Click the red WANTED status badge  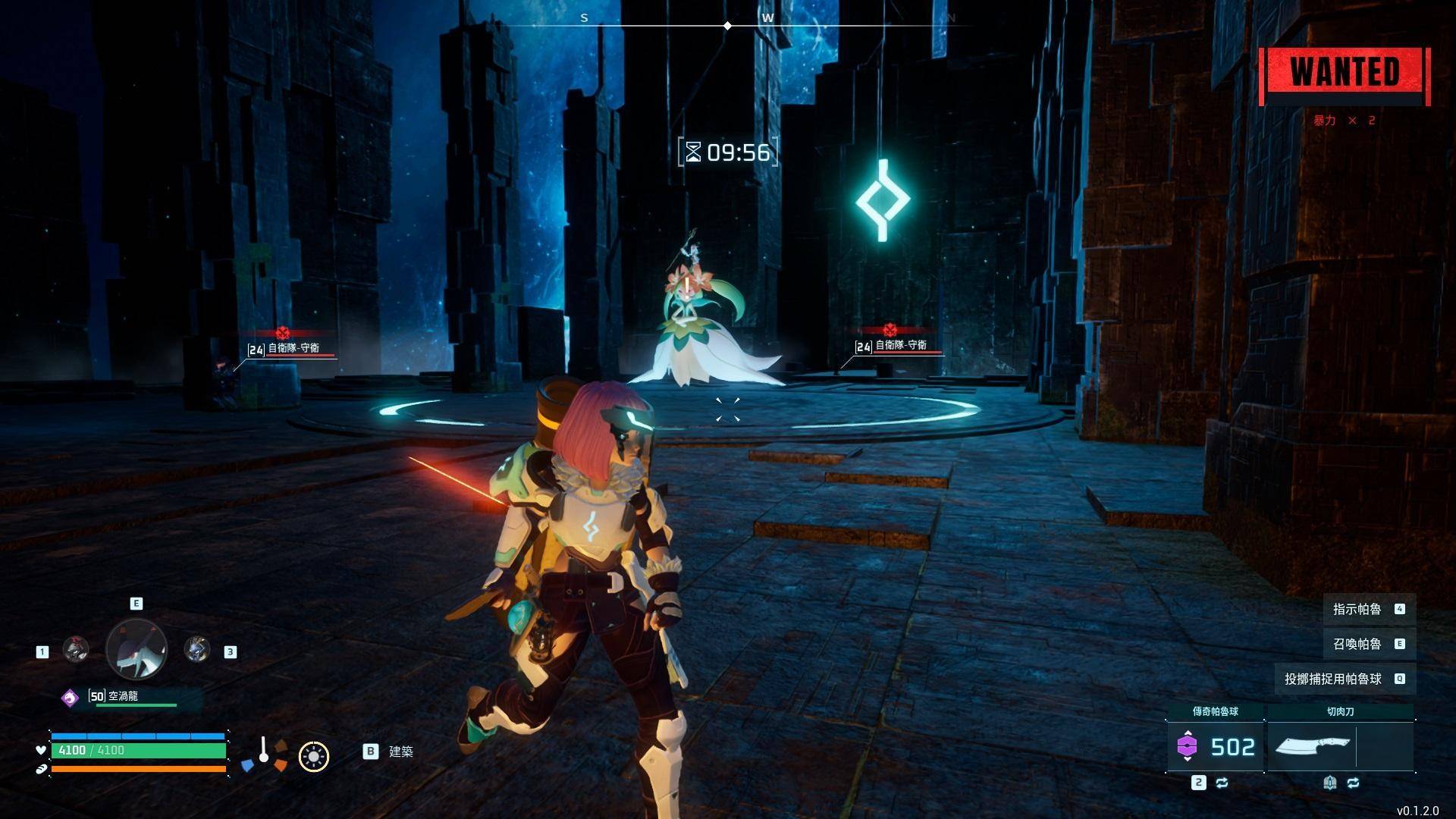coord(1345,74)
